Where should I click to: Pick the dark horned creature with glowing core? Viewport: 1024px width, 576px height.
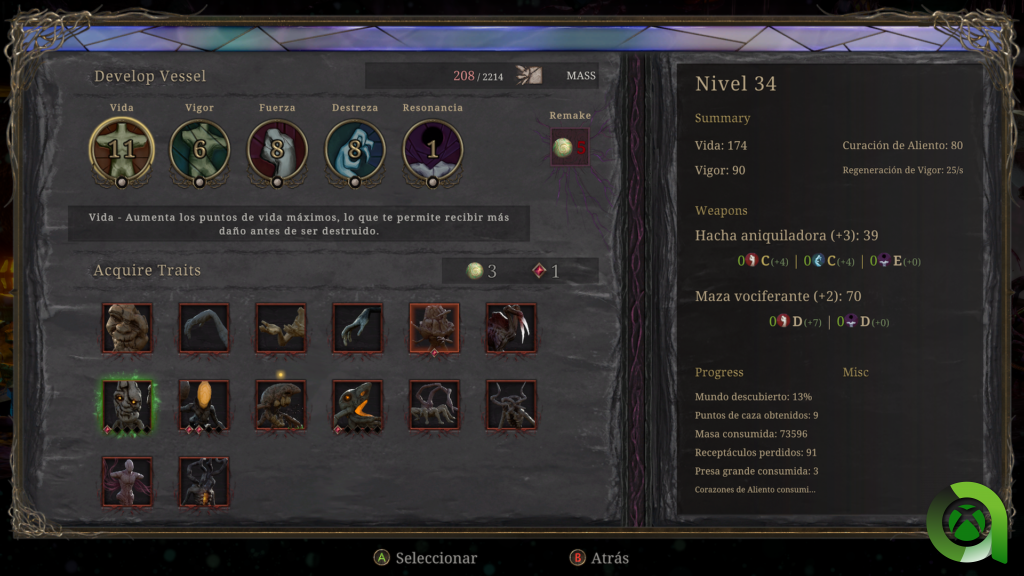point(204,482)
